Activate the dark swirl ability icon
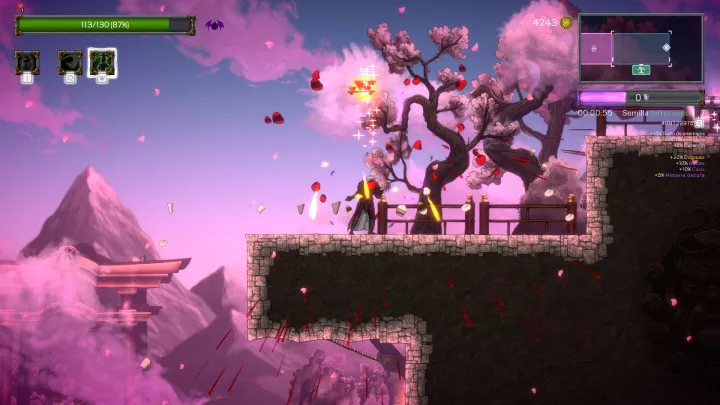The image size is (720, 405). 70,63
